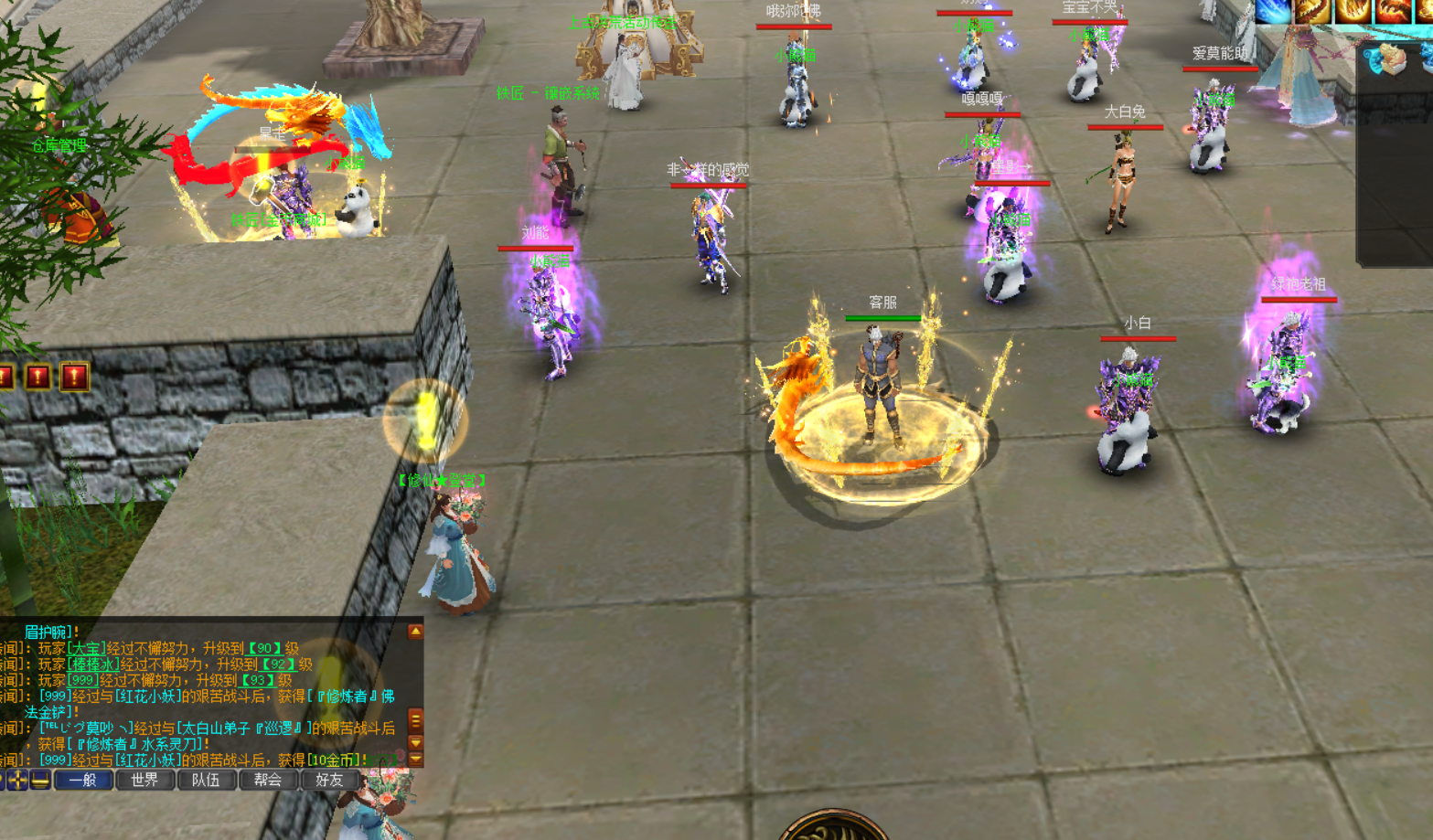Image resolution: width=1433 pixels, height=840 pixels.
Task: Click the chat scroll-up arrow button
Action: click(x=415, y=632)
